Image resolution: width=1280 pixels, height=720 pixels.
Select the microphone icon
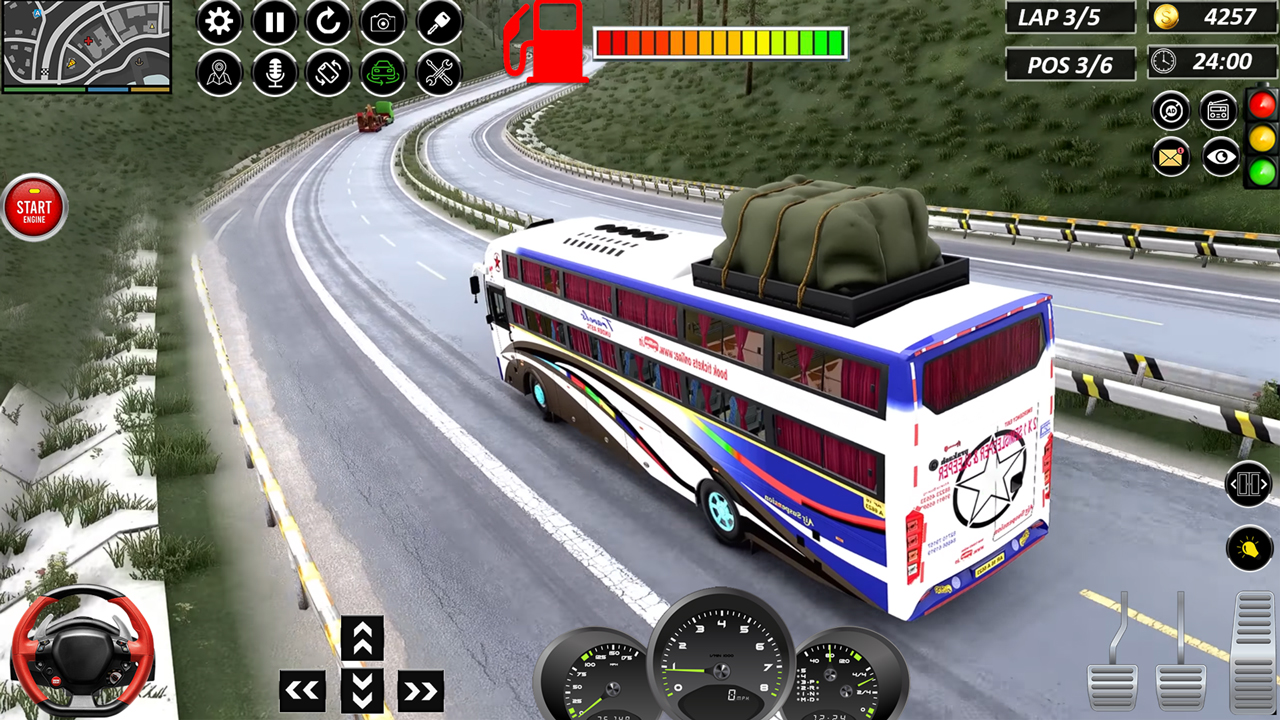(274, 72)
